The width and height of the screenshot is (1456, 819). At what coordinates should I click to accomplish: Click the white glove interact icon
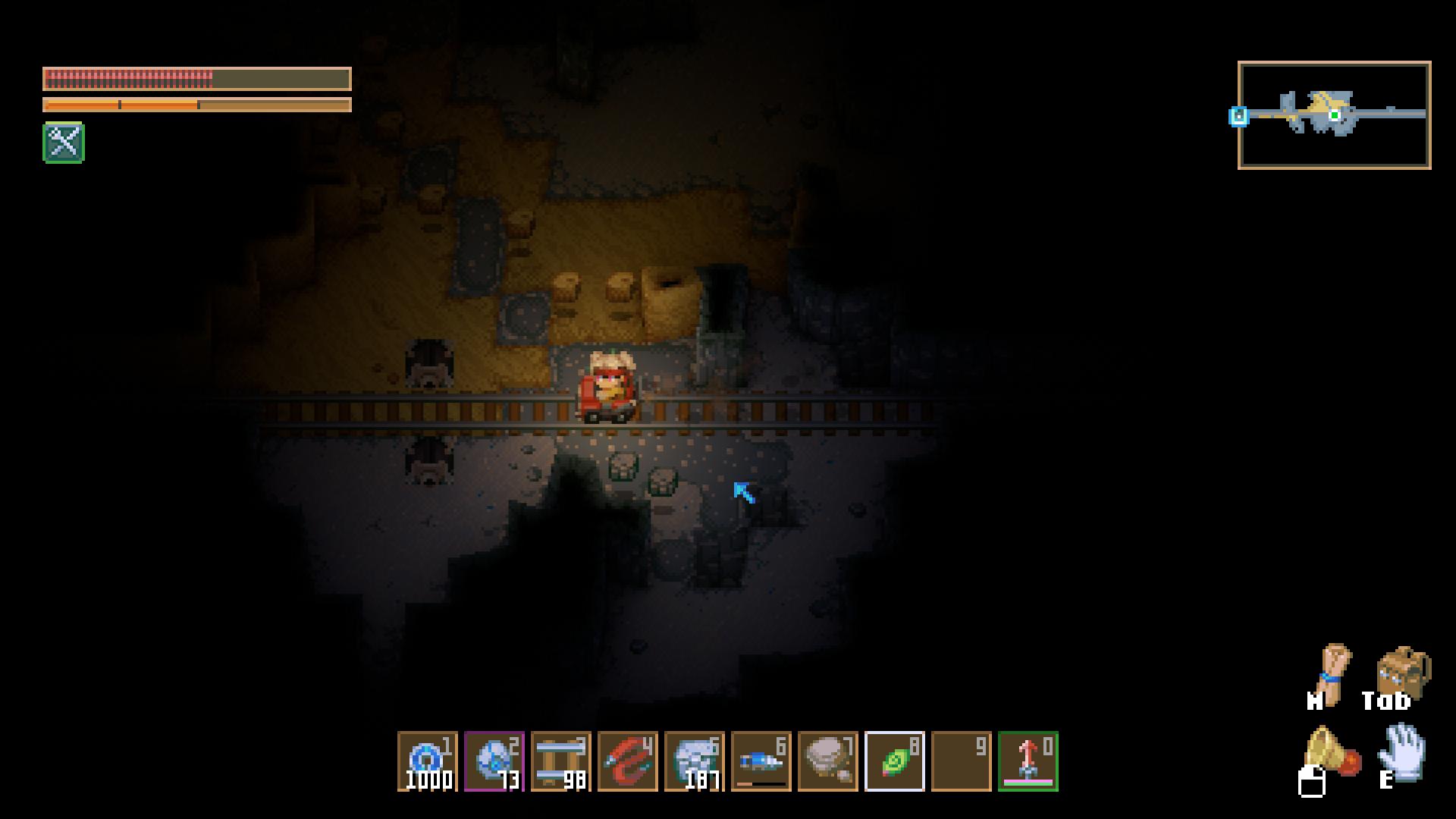point(1402,752)
